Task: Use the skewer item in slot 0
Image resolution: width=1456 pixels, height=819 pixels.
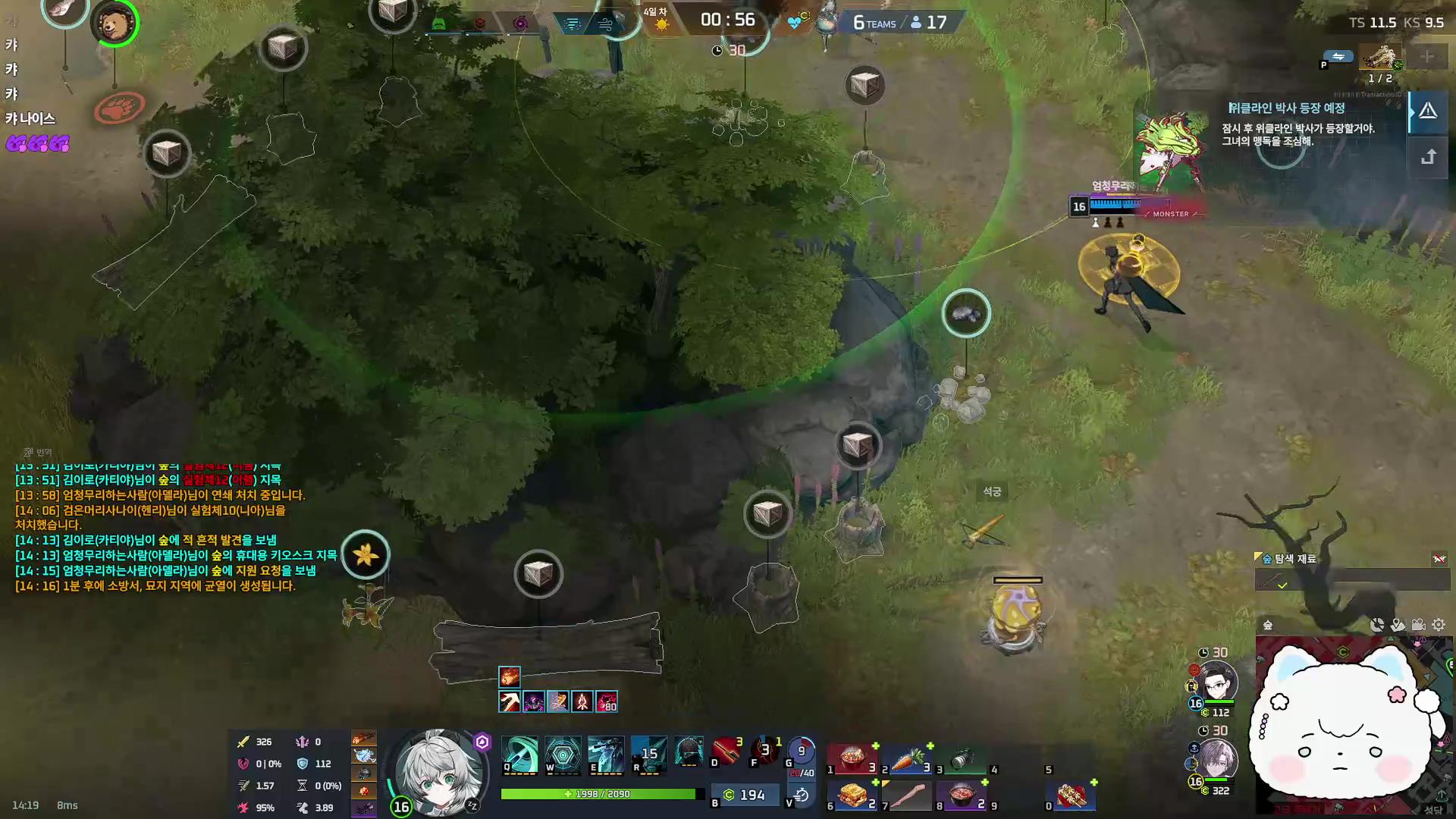Action: [1072, 795]
